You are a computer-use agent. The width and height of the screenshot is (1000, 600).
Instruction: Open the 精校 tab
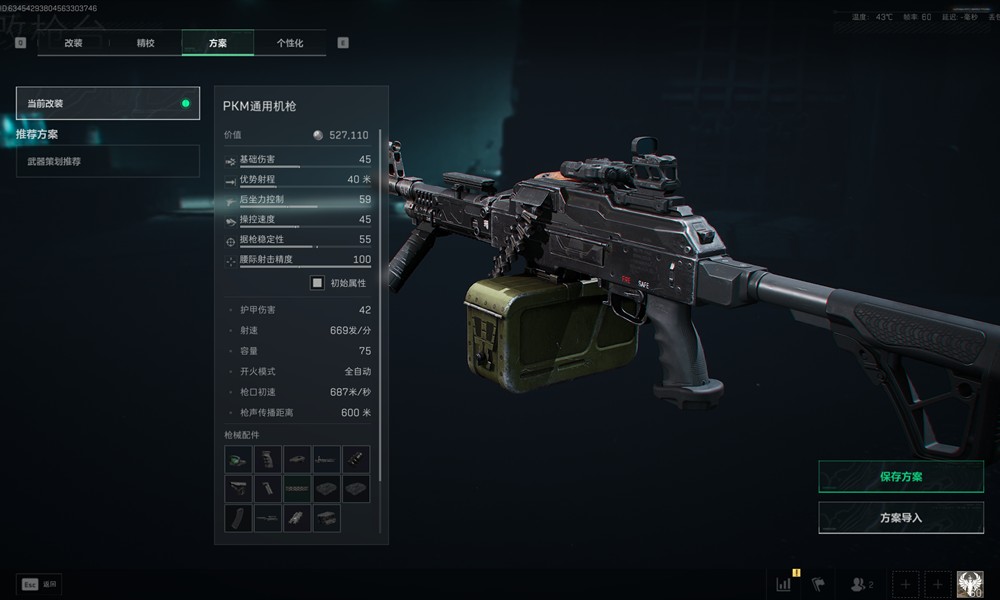click(145, 43)
